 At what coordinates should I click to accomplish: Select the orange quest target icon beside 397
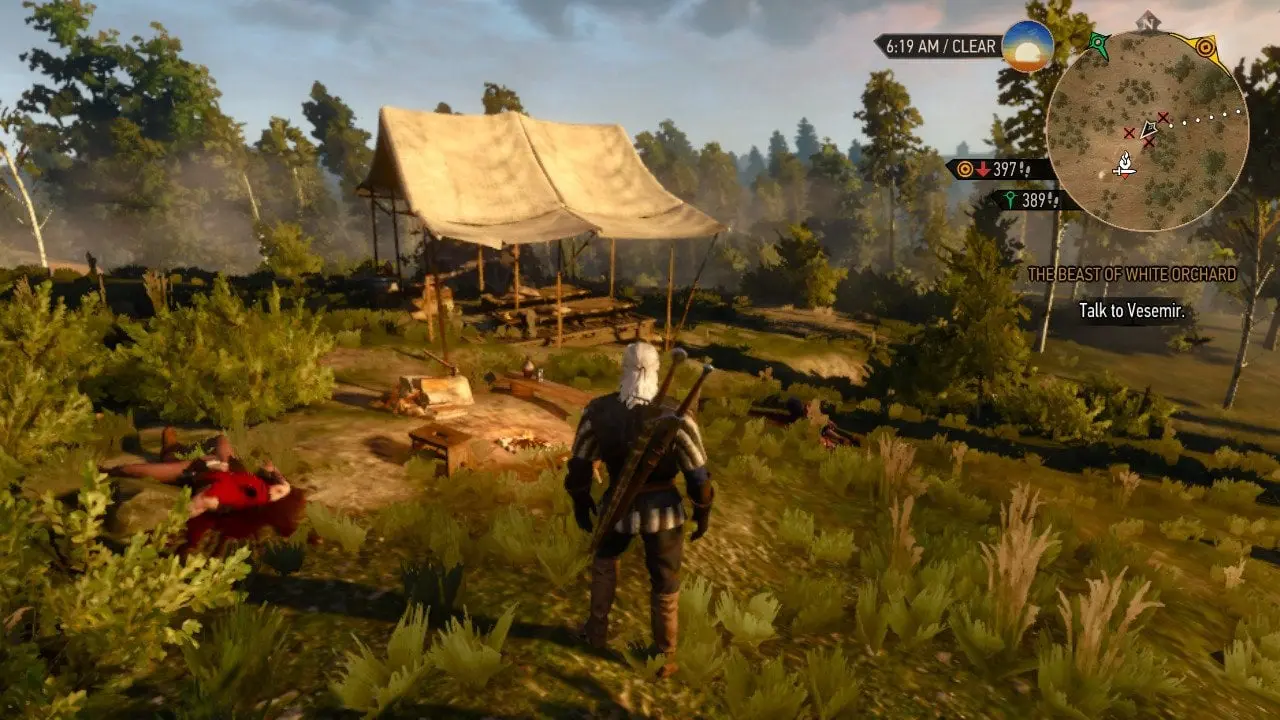964,169
